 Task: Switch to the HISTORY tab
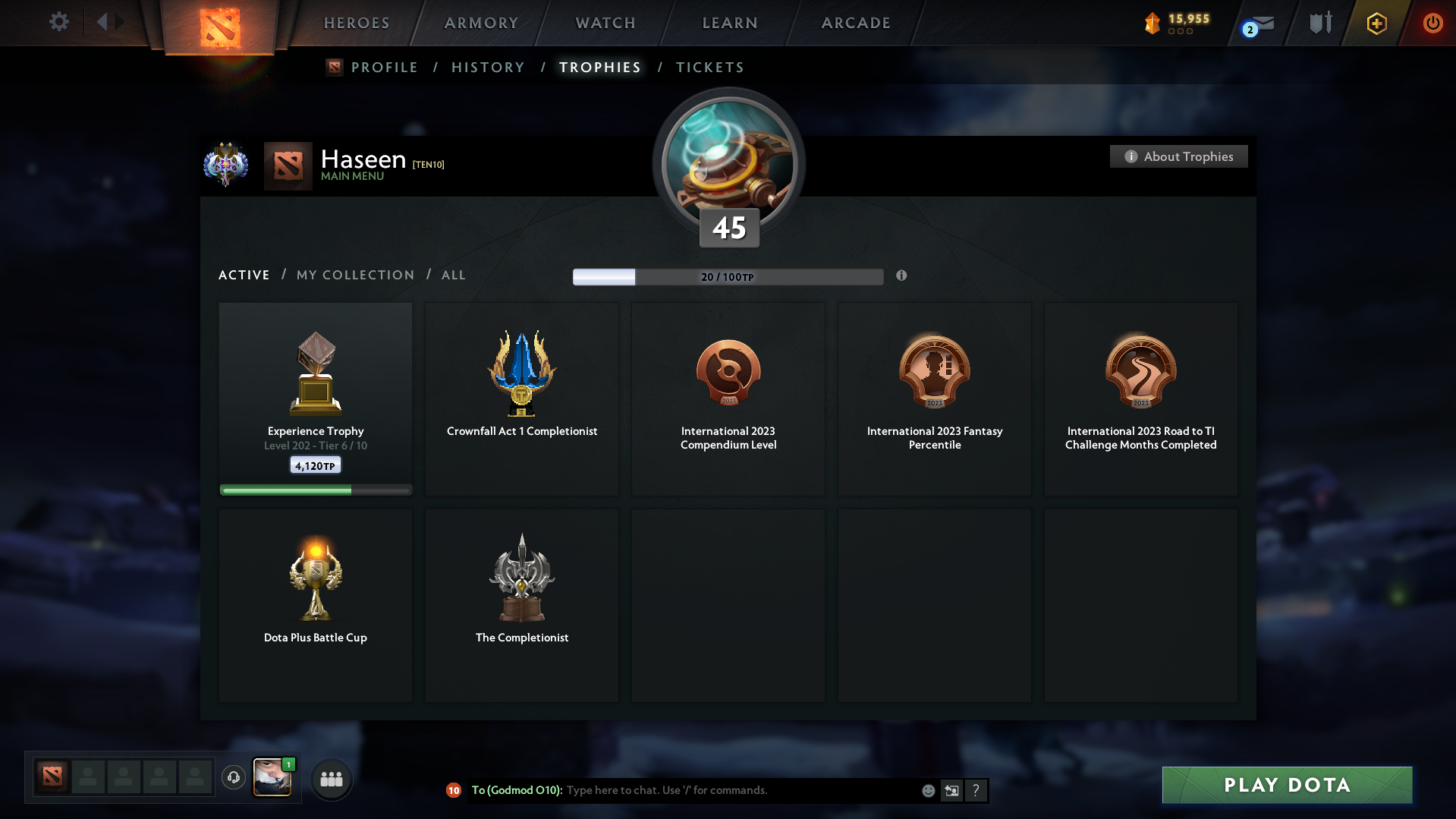click(x=488, y=67)
